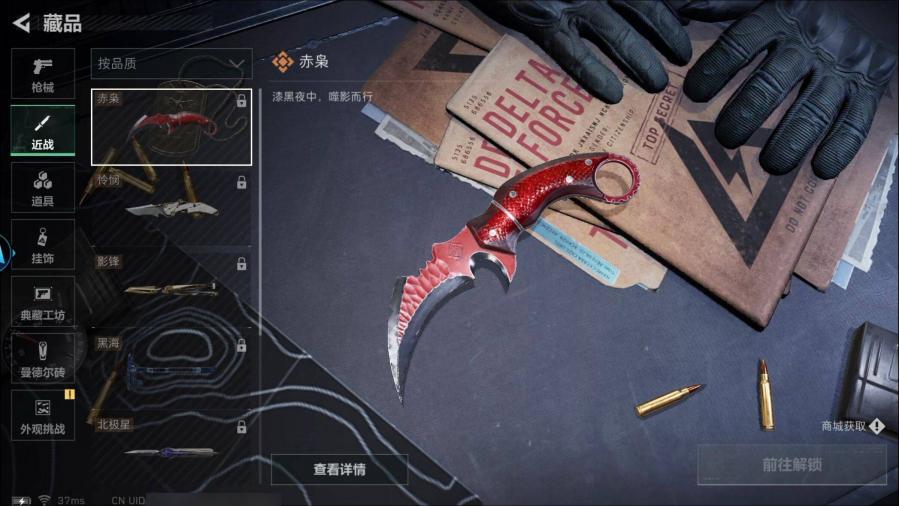Screen dimensions: 900x506
Task: Select the 近战 melee tab
Action: pos(42,130)
